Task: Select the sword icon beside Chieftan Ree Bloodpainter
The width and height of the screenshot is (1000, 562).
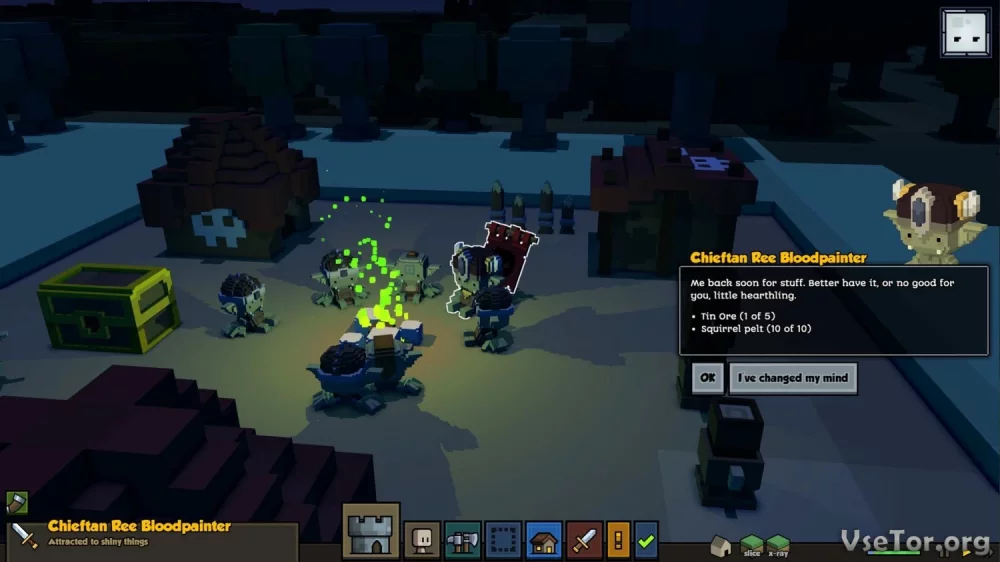Action: 25,537
